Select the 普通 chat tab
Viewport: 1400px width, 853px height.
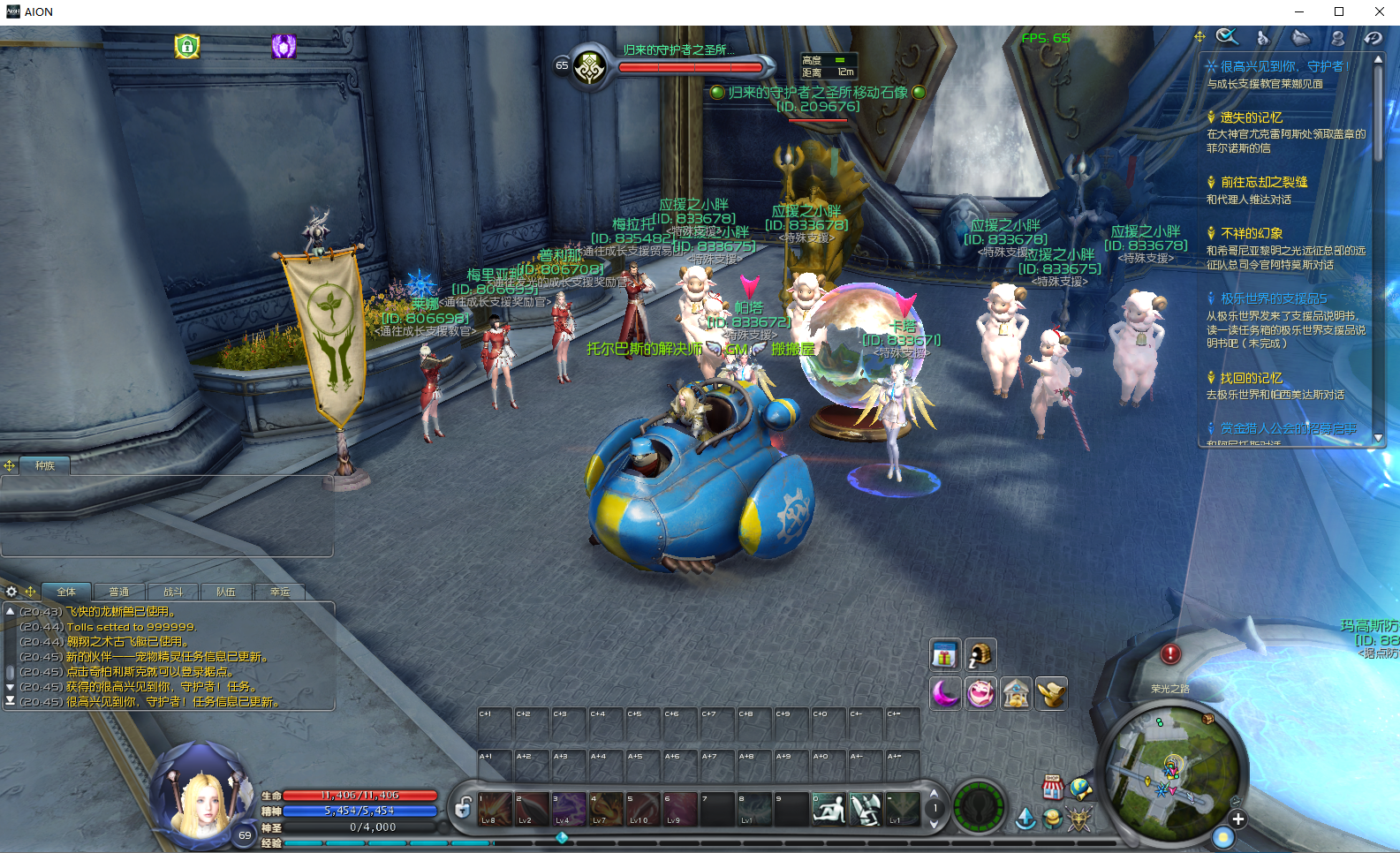[x=119, y=592]
